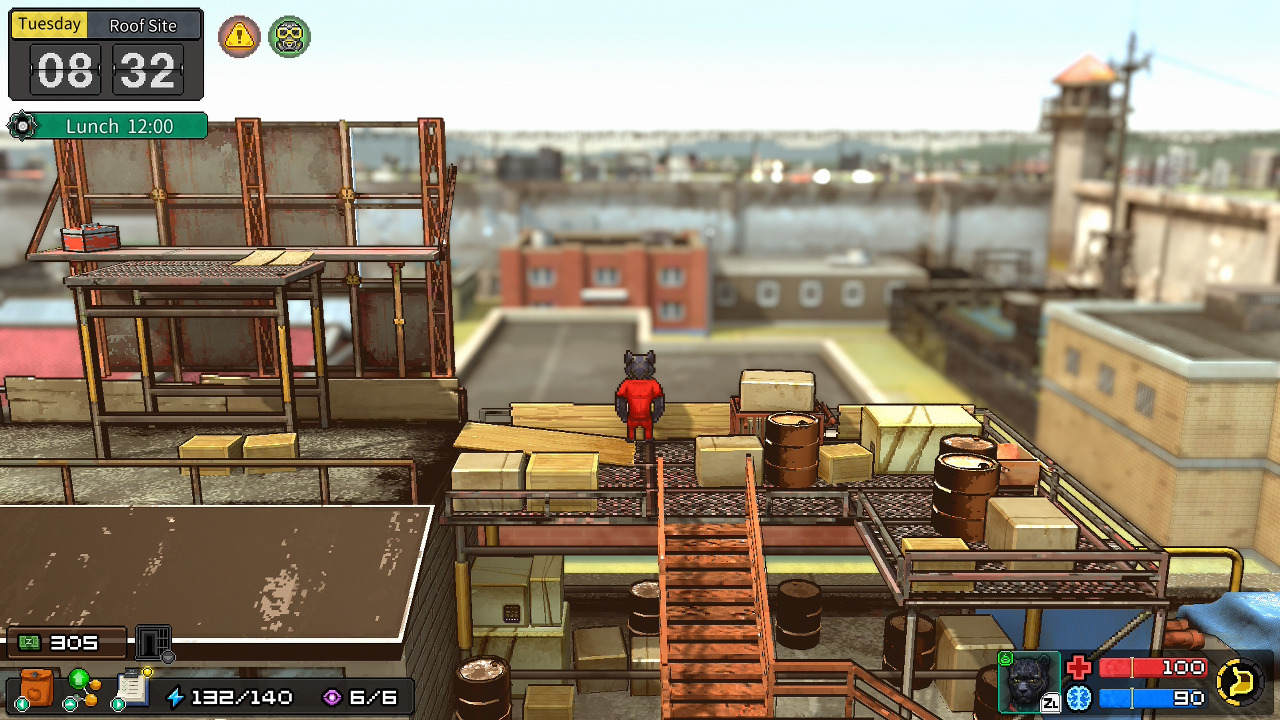Click the warning triangle alert icon
Image resolution: width=1280 pixels, height=720 pixels.
(239, 37)
